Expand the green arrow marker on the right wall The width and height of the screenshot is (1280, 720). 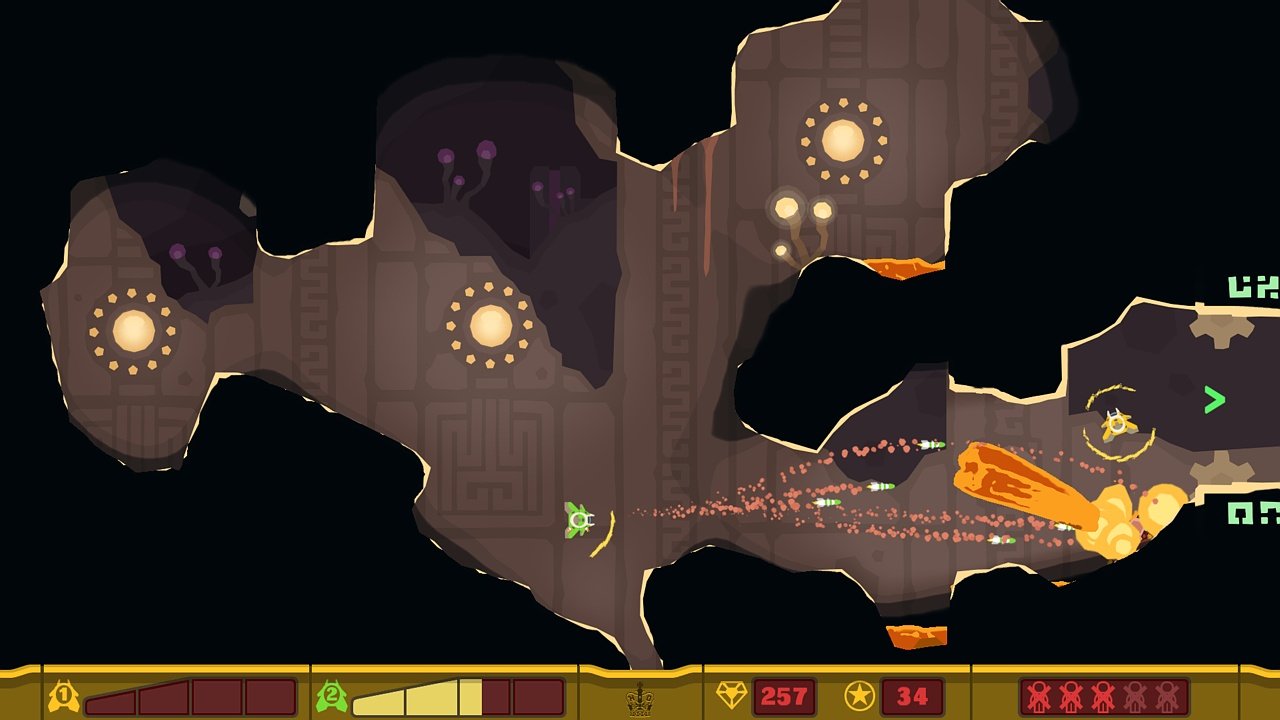tap(1213, 399)
